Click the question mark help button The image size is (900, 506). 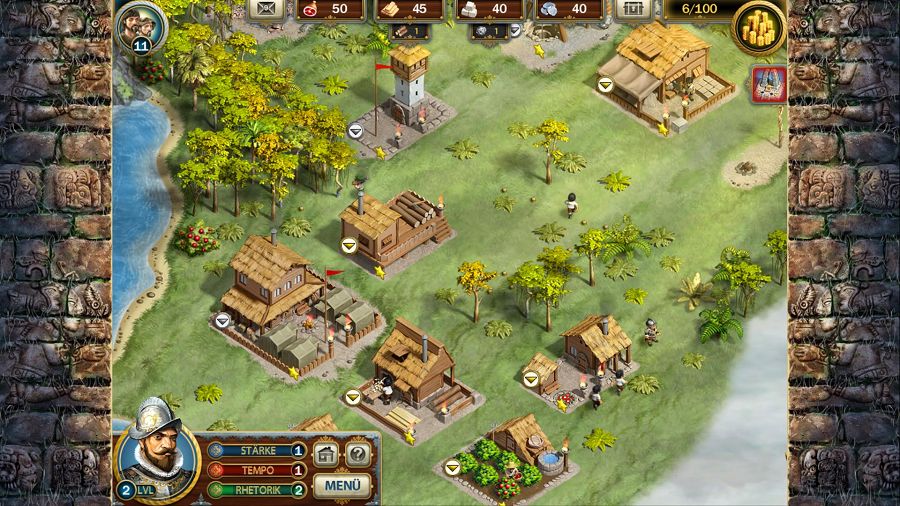(358, 455)
